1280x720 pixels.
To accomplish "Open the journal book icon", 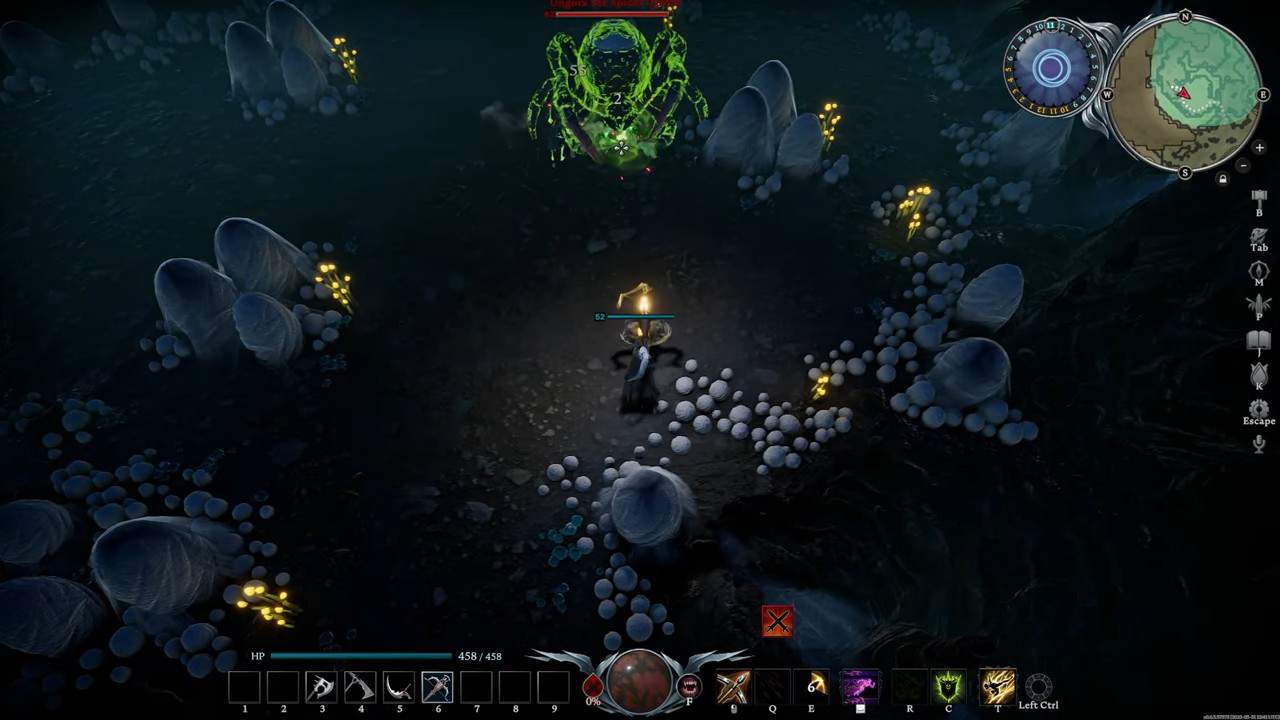I will point(1259,340).
